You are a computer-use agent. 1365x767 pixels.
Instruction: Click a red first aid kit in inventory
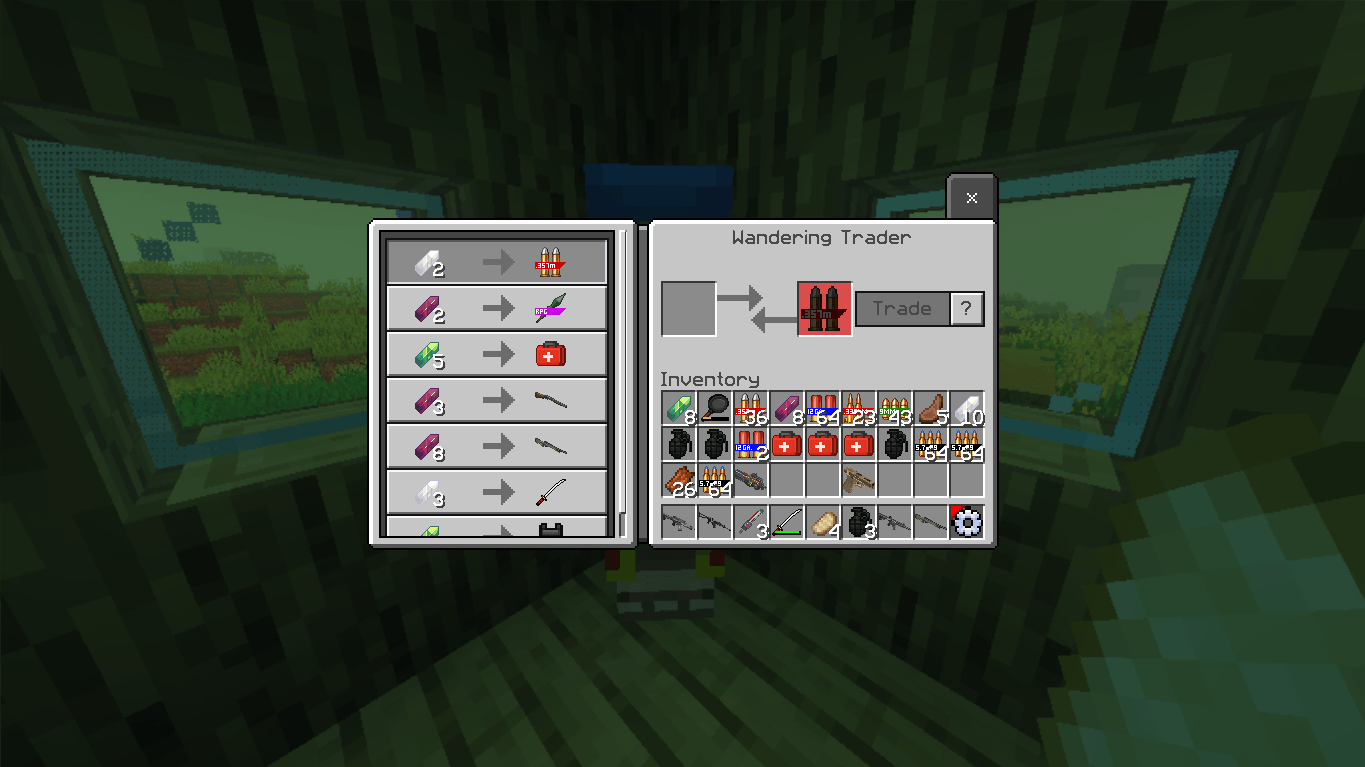[x=786, y=445]
